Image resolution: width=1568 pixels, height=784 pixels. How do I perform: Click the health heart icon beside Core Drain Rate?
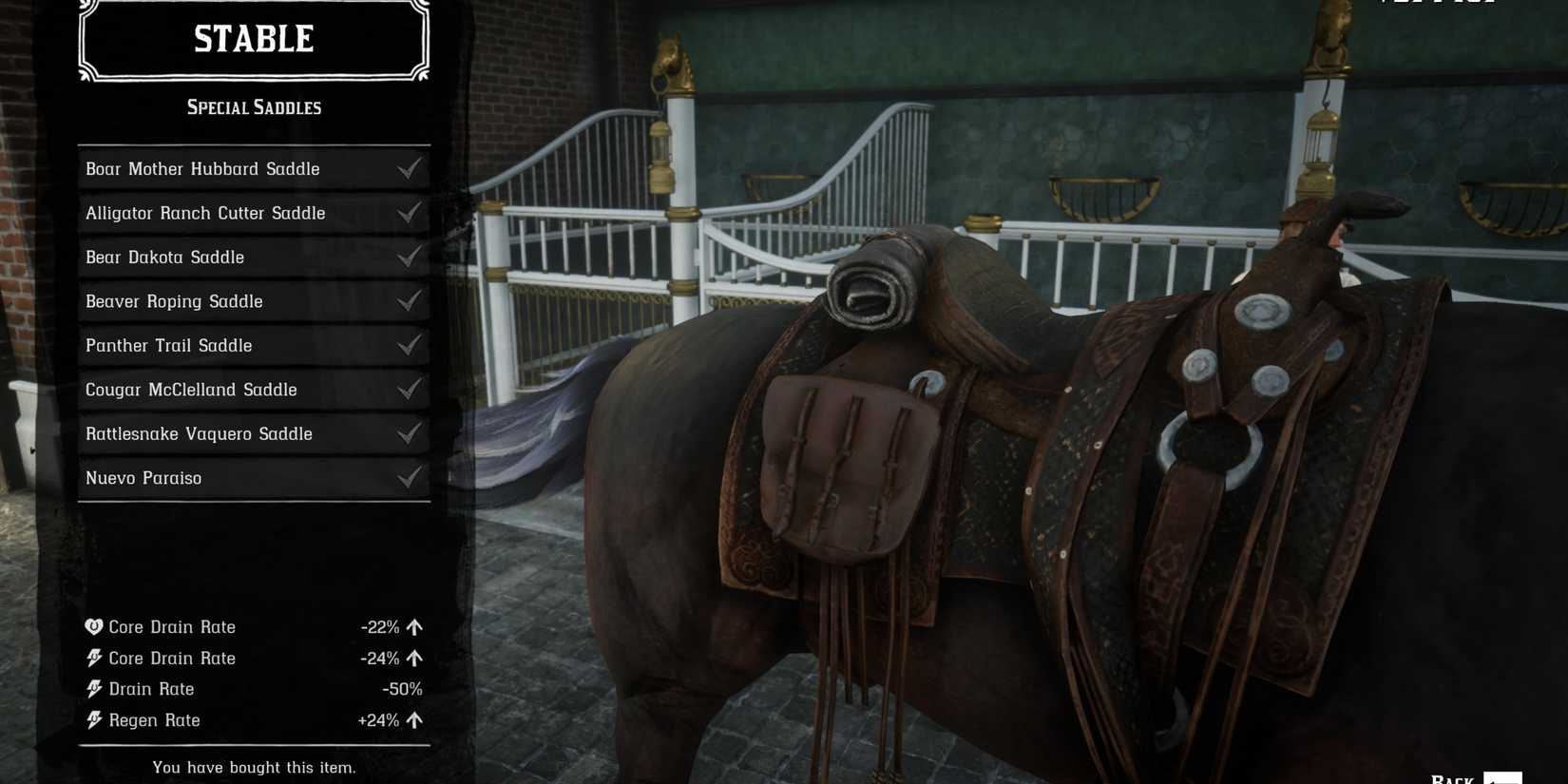point(92,627)
